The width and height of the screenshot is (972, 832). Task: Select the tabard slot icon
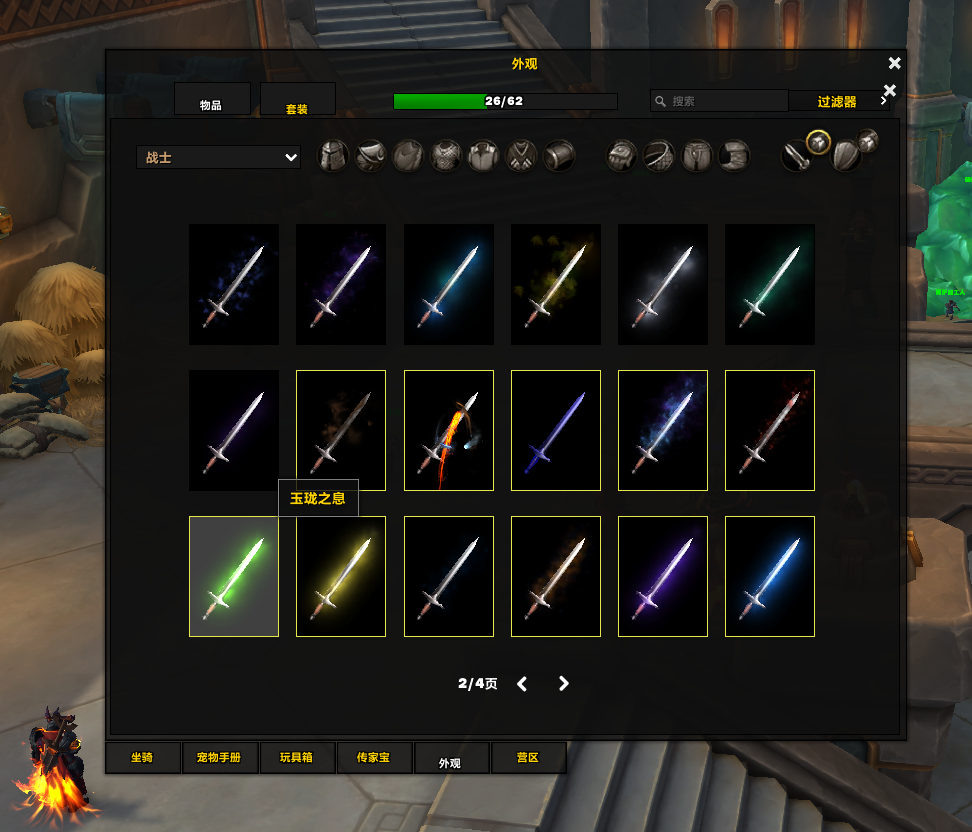(521, 157)
